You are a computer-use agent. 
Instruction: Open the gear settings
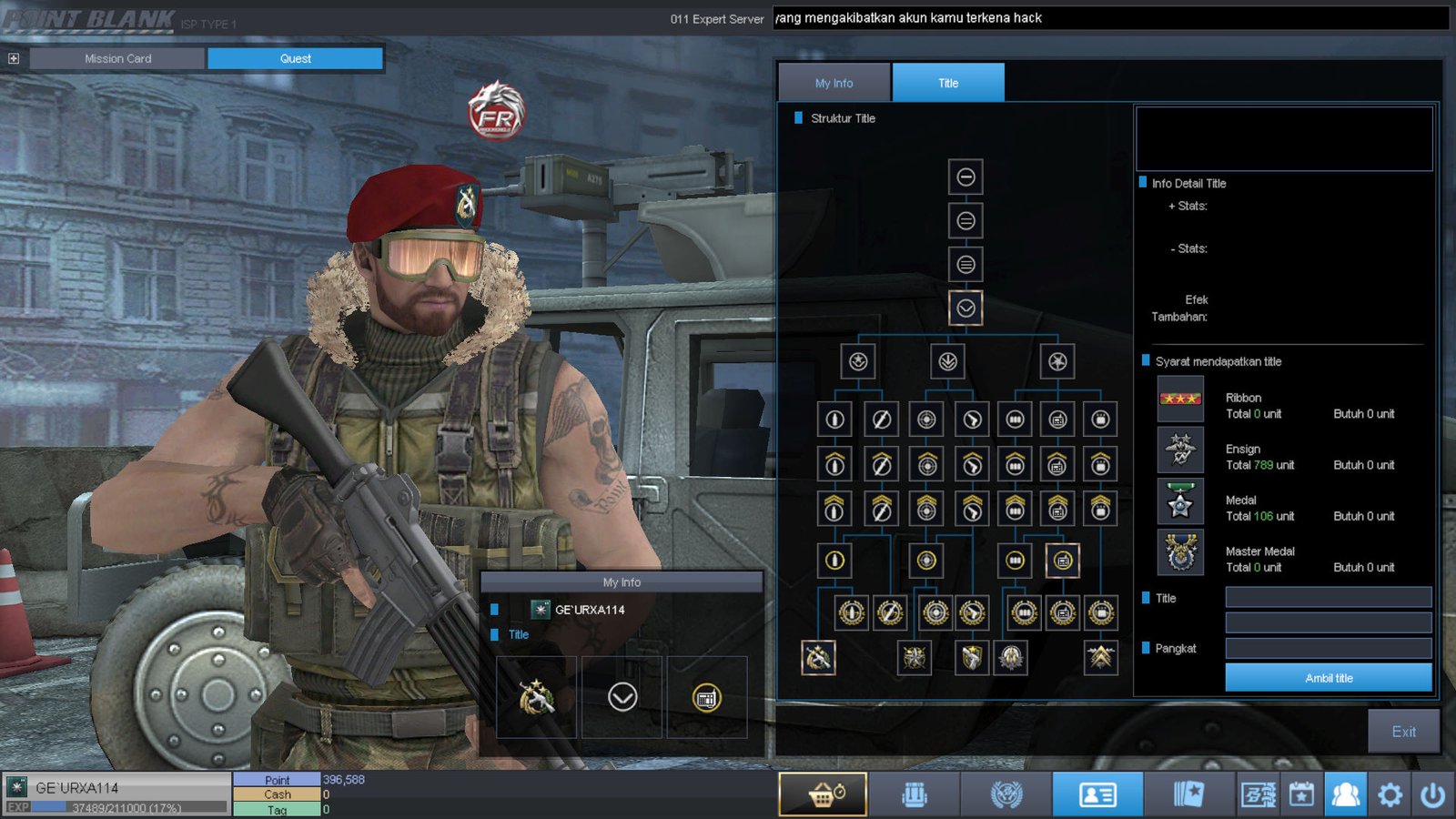click(1390, 795)
